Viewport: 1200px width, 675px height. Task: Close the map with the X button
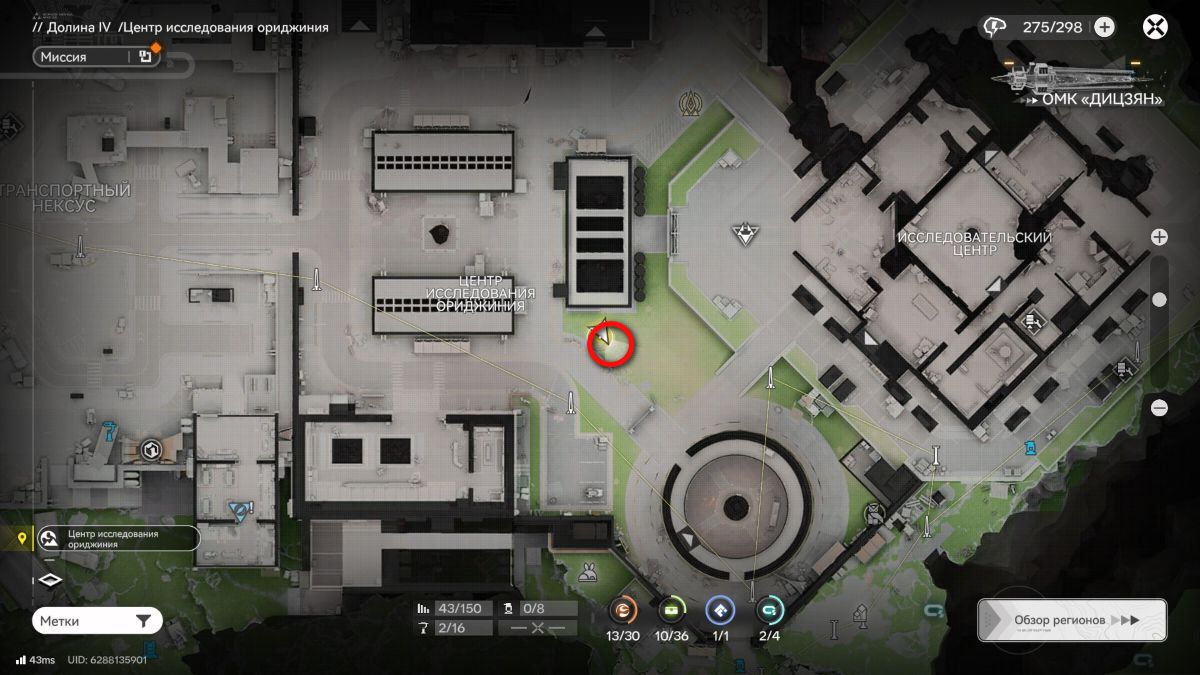(1156, 27)
